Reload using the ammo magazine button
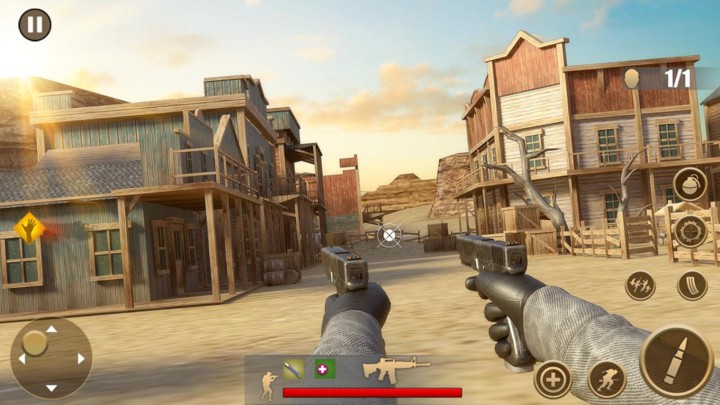 [x=692, y=286]
